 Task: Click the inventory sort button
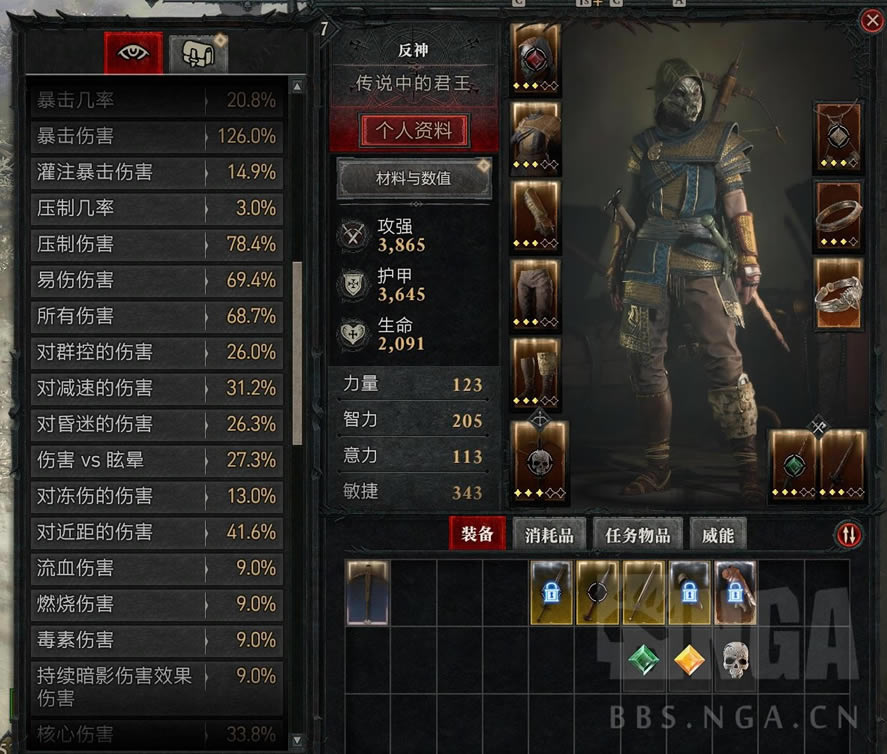[848, 535]
